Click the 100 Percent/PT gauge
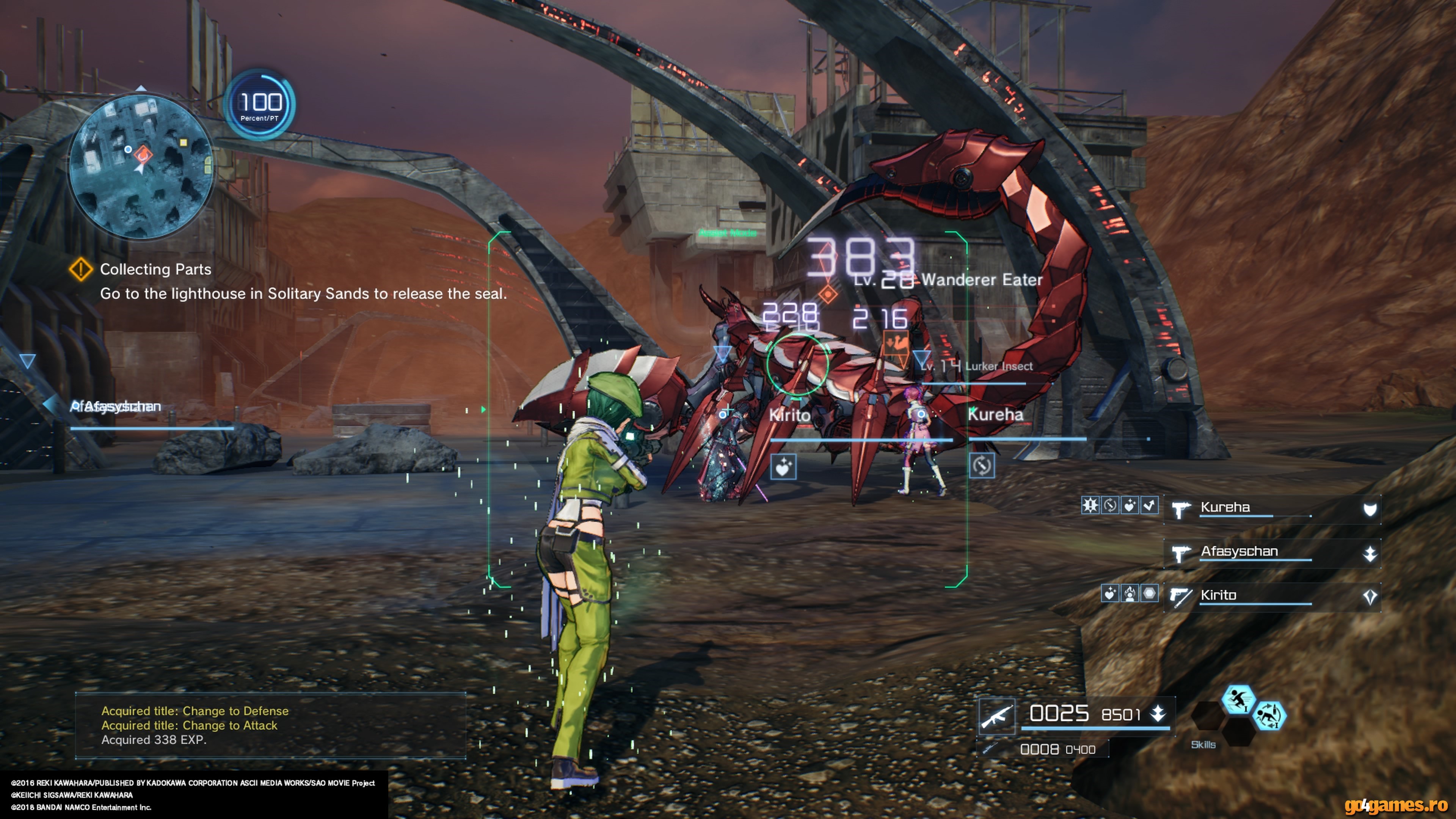Screen dimensions: 1456x819 coord(260,105)
